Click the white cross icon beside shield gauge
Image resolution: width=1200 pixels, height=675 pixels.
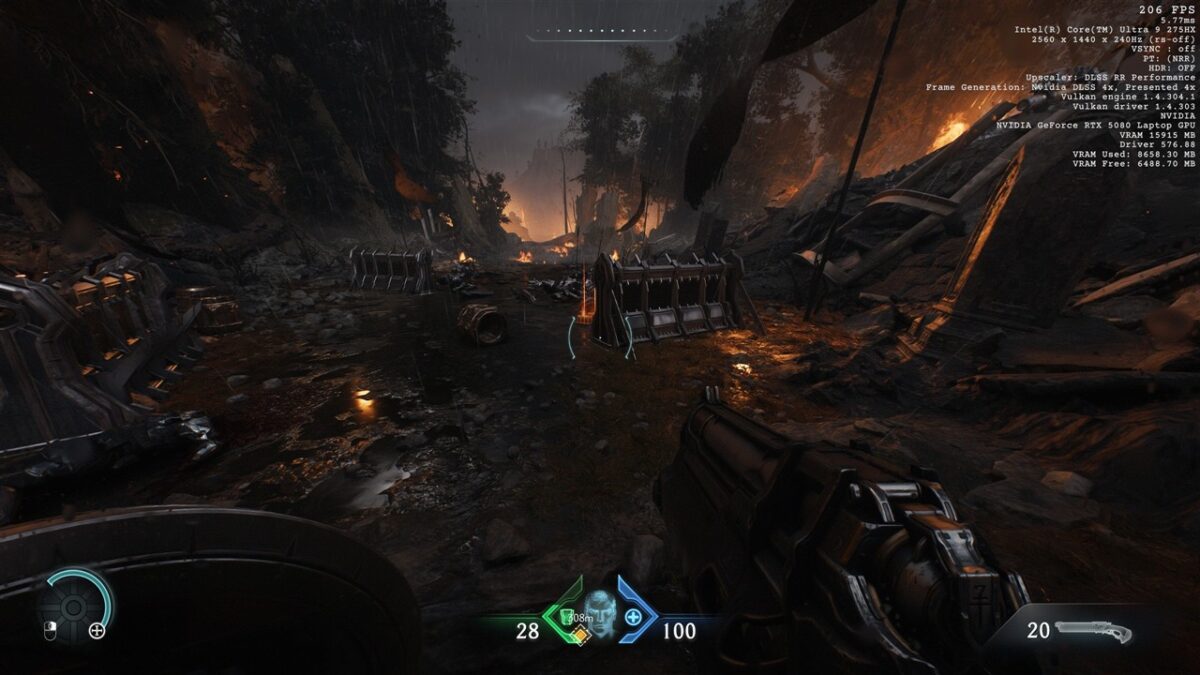[x=97, y=630]
